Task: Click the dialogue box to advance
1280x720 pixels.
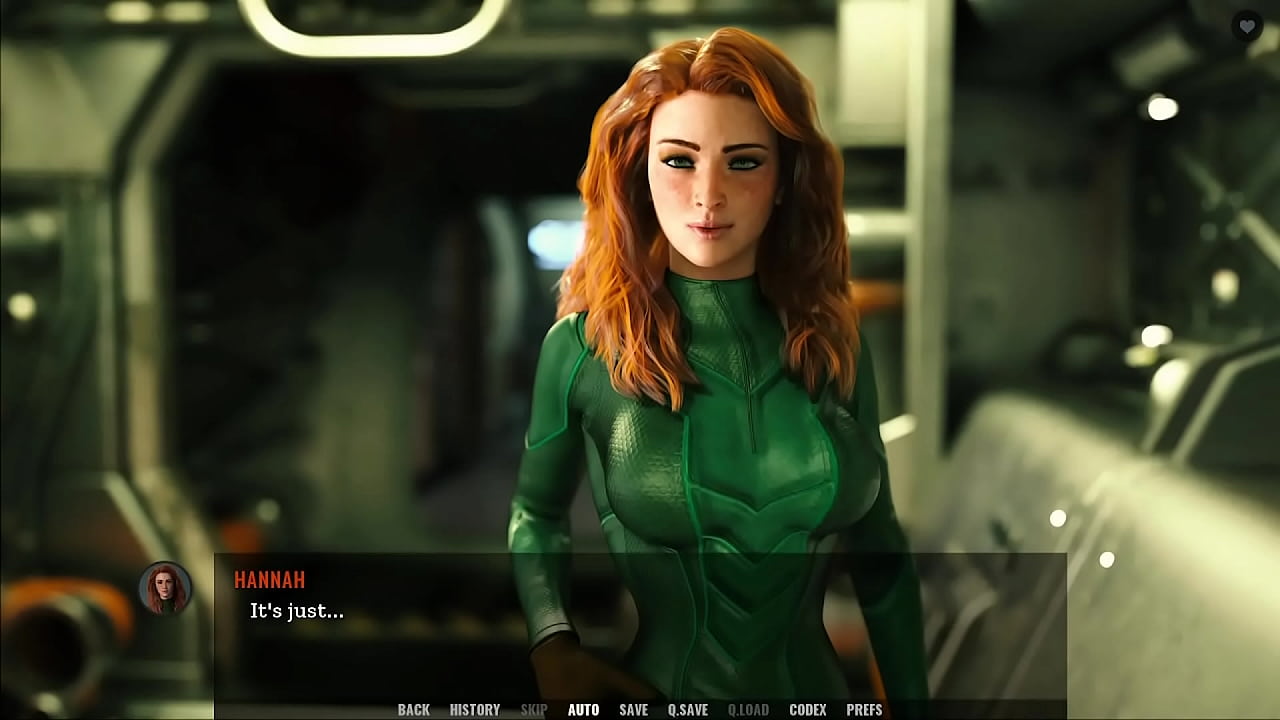Action: click(x=640, y=620)
